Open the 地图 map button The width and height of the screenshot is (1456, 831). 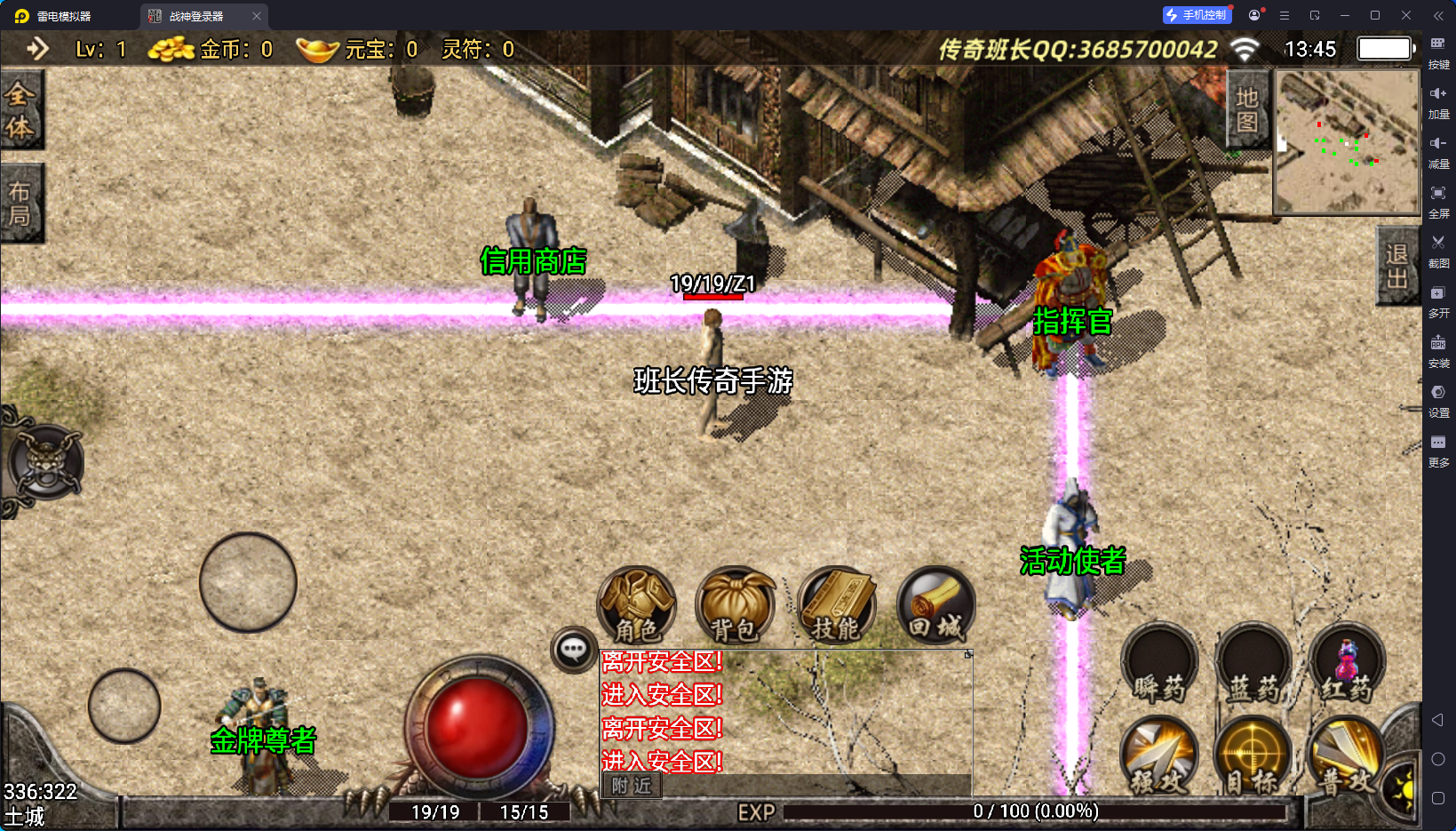coord(1246,110)
